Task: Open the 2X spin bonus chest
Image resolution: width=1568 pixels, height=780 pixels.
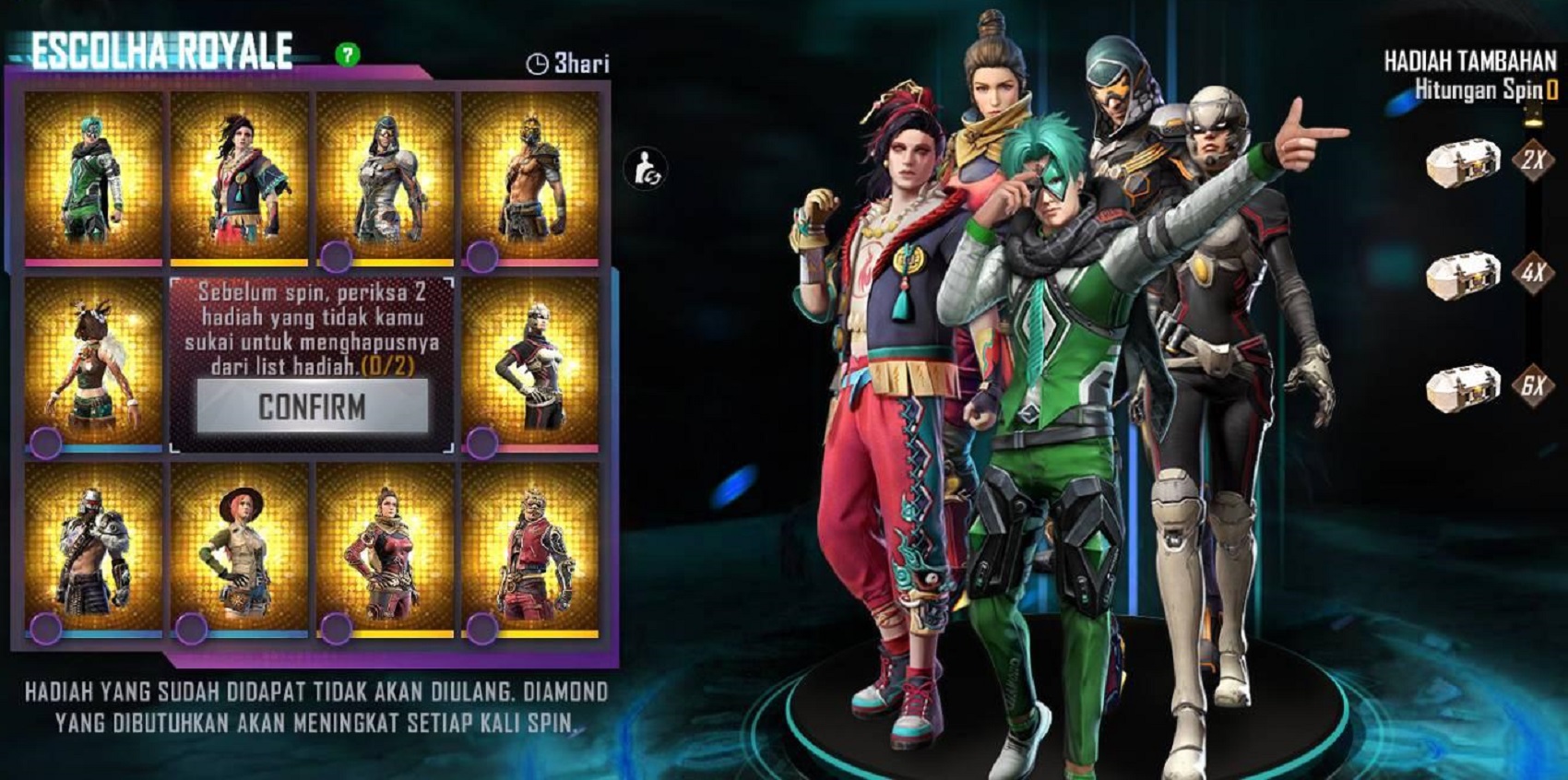Action: (1462, 163)
